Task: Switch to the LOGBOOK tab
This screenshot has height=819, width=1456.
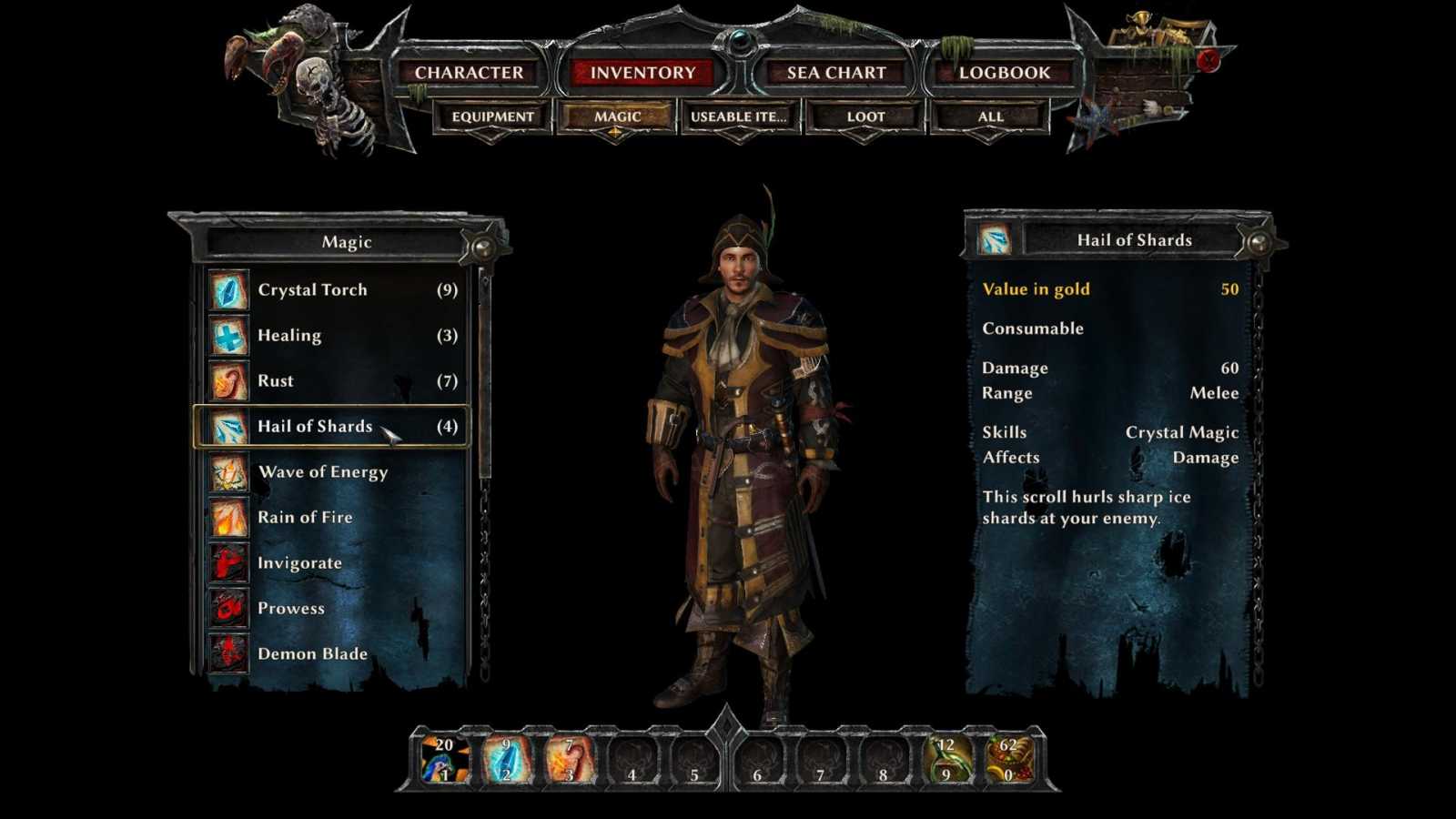Action: [1003, 72]
